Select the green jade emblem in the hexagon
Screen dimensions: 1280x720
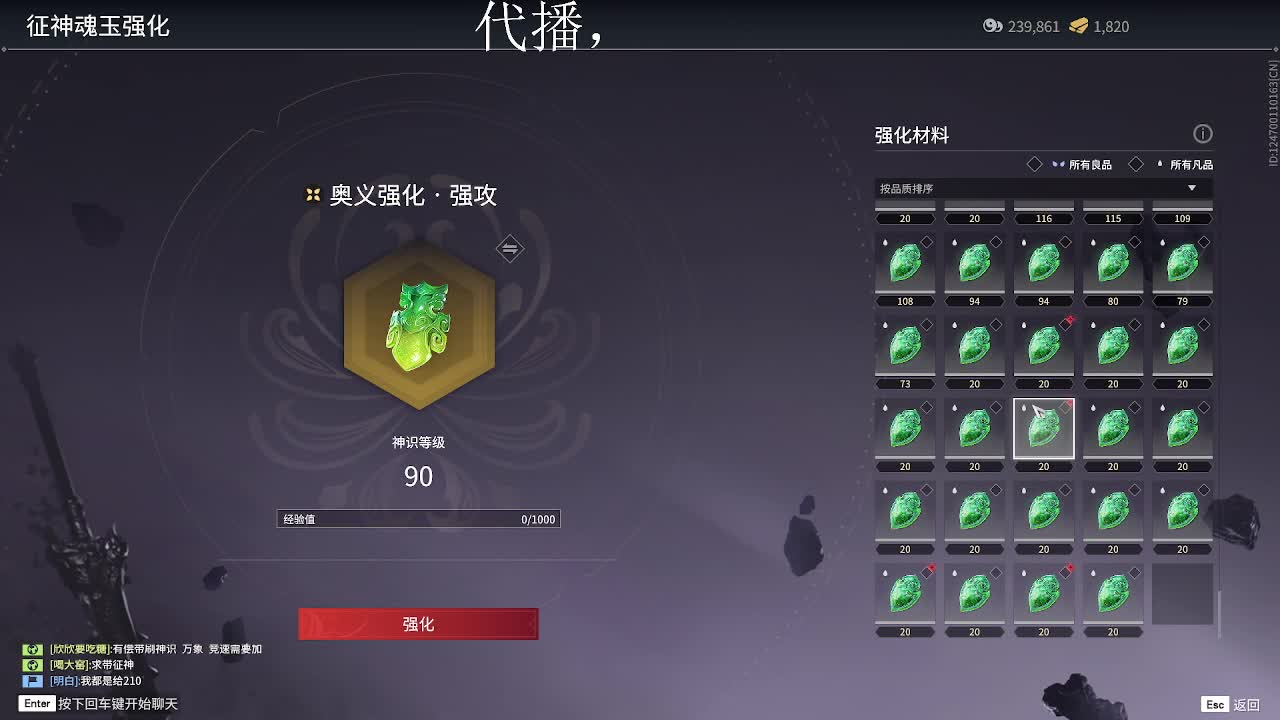coord(419,325)
